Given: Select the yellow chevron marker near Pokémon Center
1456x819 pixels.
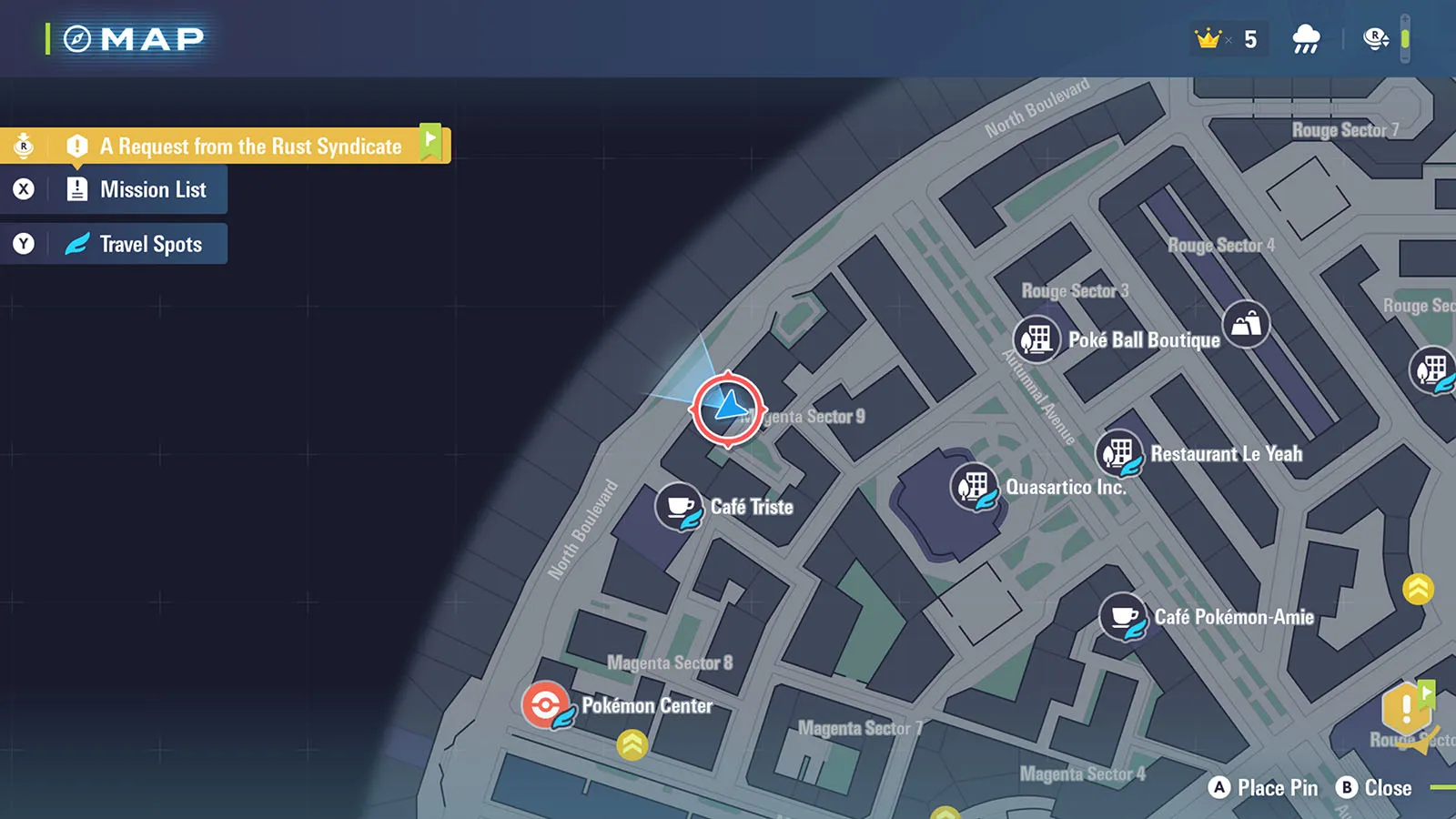Looking at the screenshot, I should (632, 745).
